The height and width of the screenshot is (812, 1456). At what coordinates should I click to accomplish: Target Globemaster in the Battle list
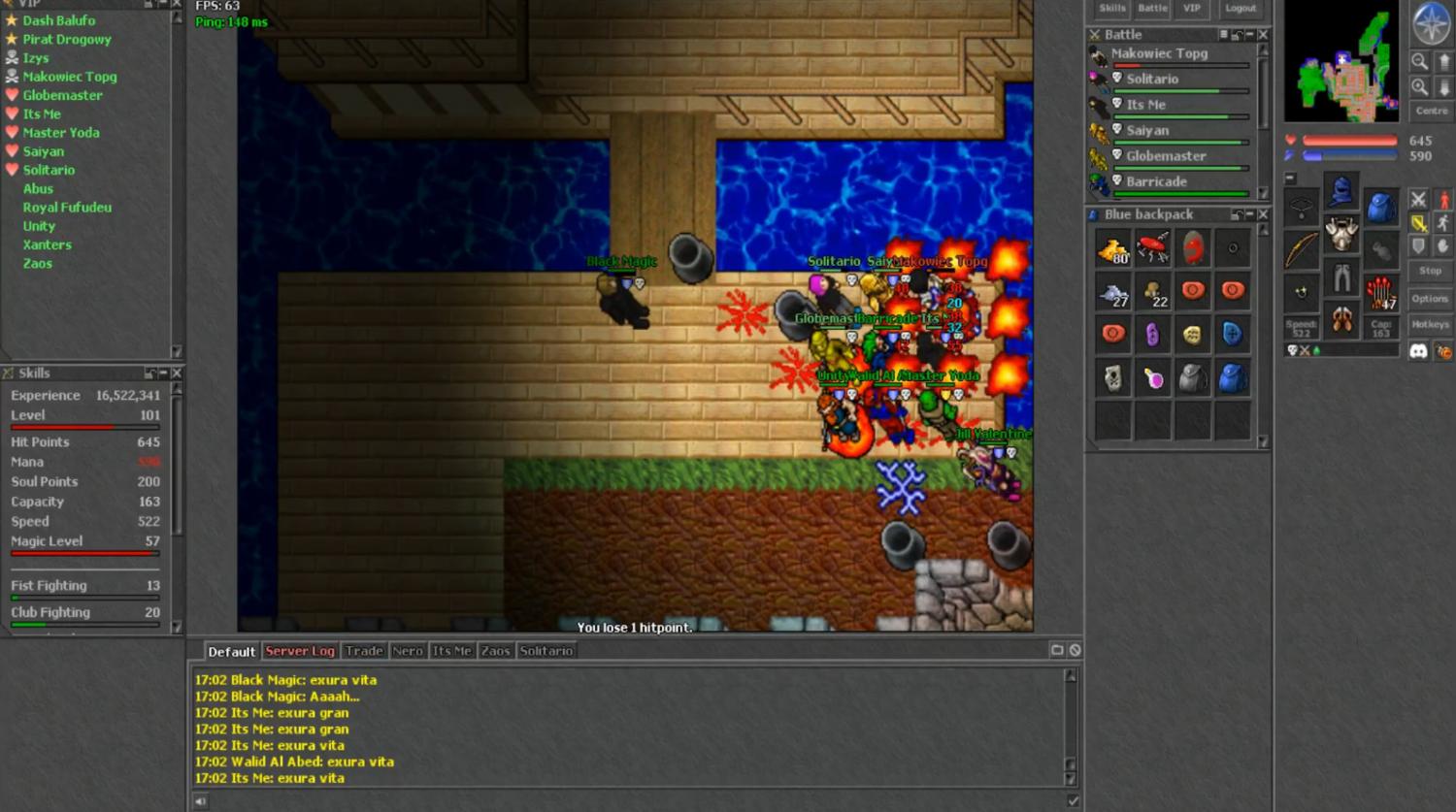[x=1166, y=155]
